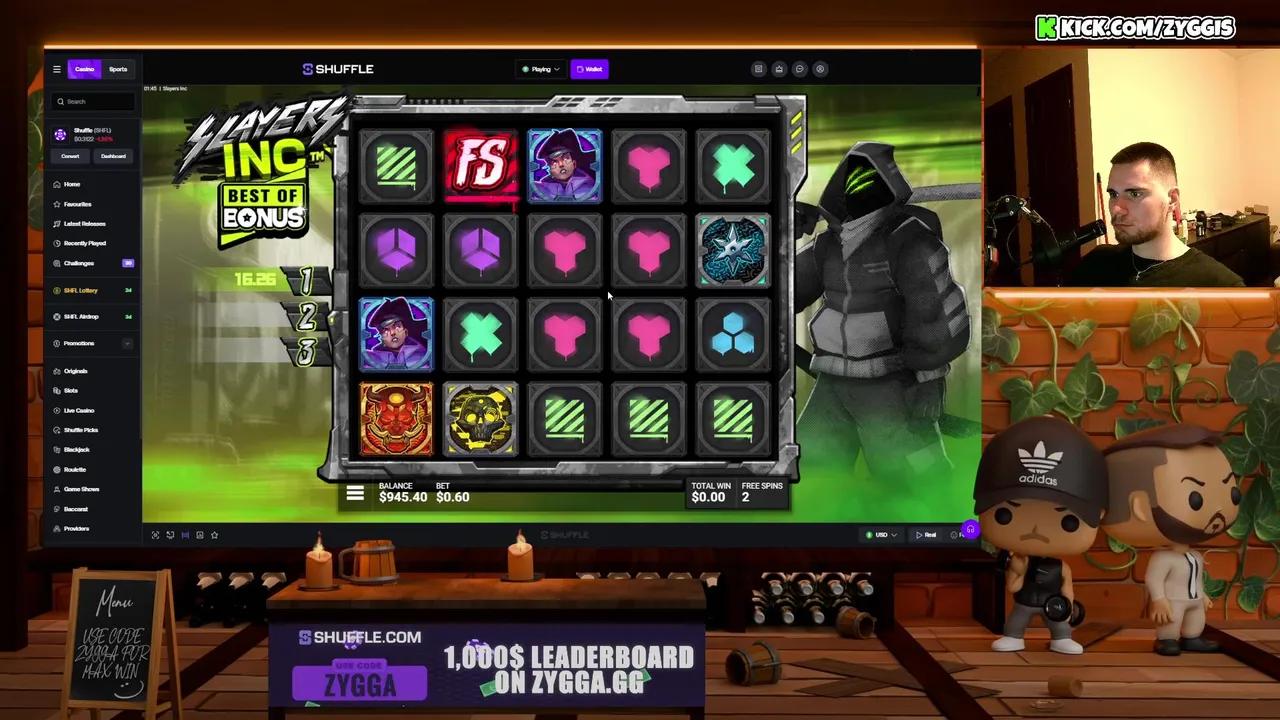The width and height of the screenshot is (1280, 720).
Task: Switch to the Sports tab
Action: pos(118,69)
